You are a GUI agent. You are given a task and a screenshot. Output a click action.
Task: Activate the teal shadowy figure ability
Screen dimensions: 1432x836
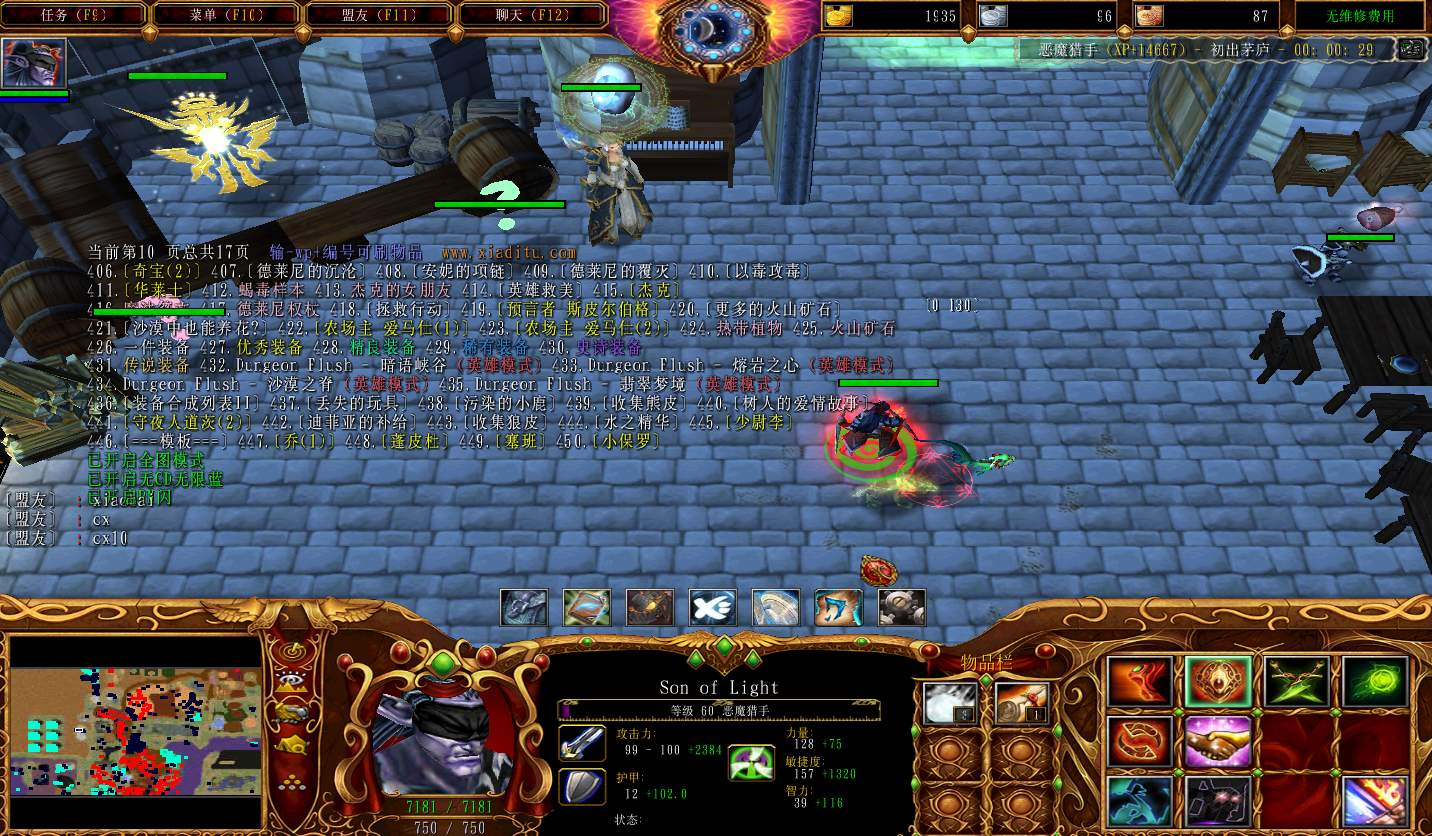point(1140,802)
